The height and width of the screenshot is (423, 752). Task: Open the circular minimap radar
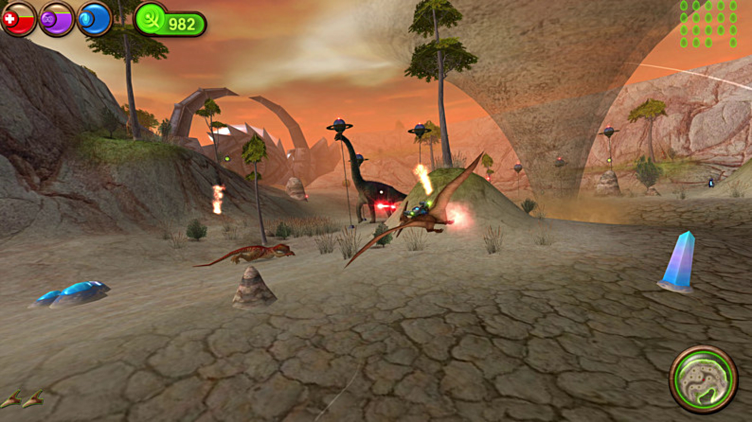[x=703, y=378]
